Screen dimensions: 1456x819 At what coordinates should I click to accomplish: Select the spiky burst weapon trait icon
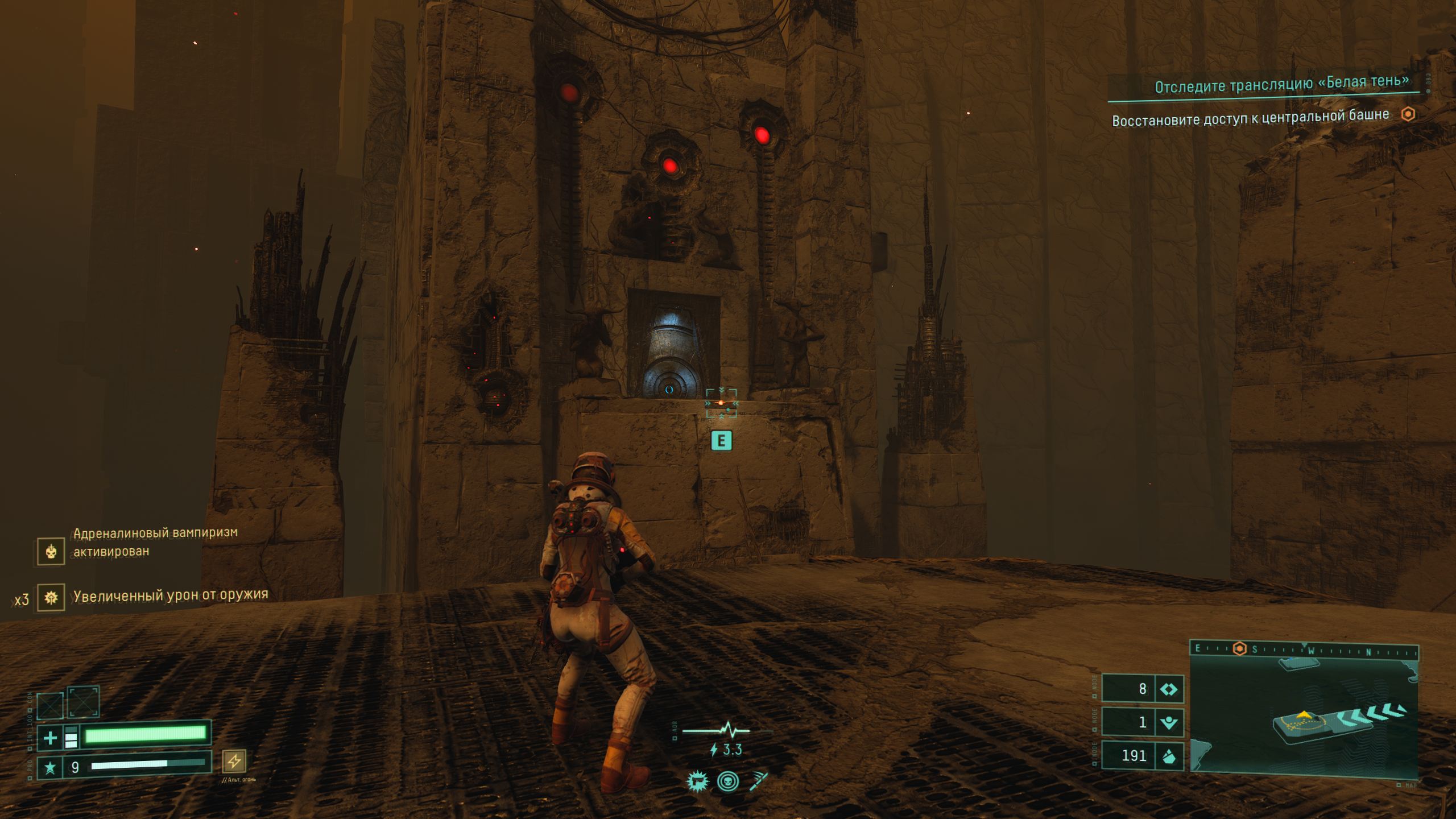(x=697, y=781)
